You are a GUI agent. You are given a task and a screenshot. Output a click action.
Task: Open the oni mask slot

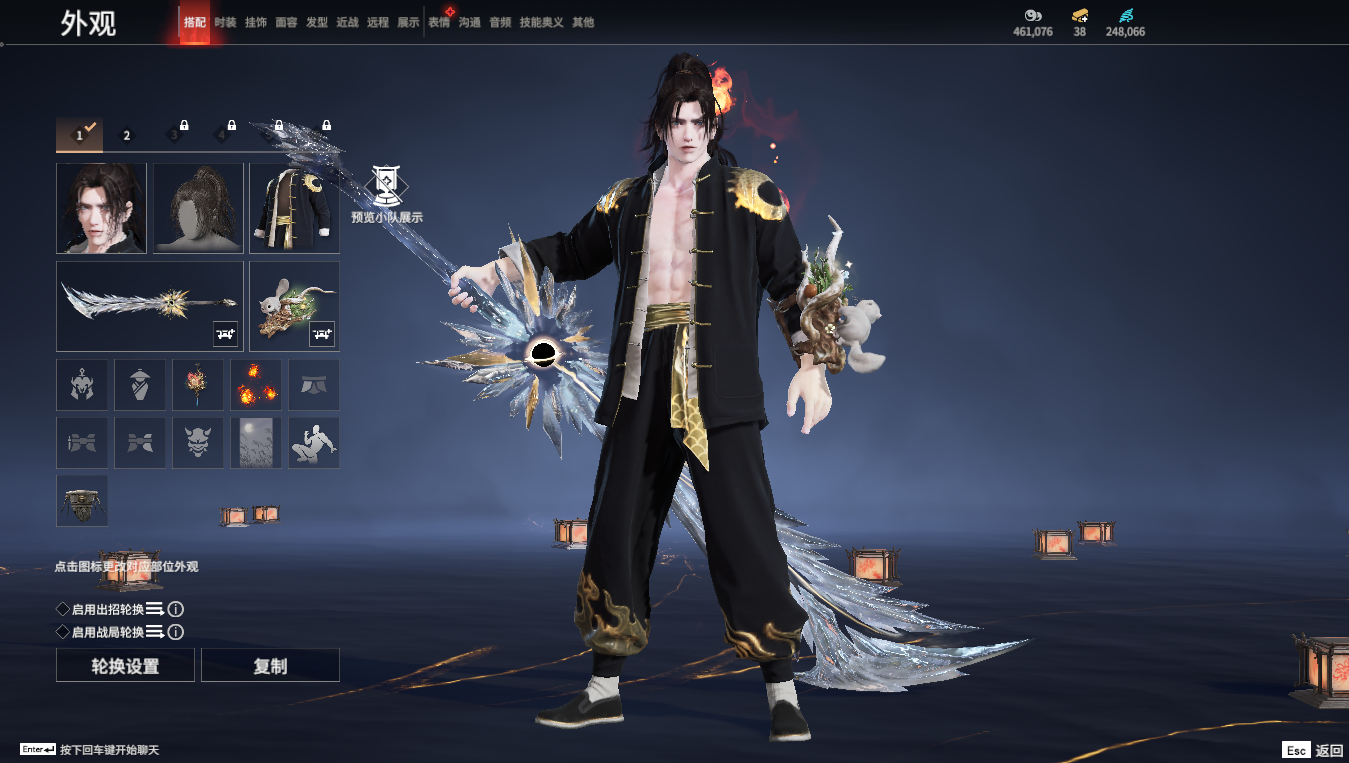pyautogui.click(x=198, y=443)
